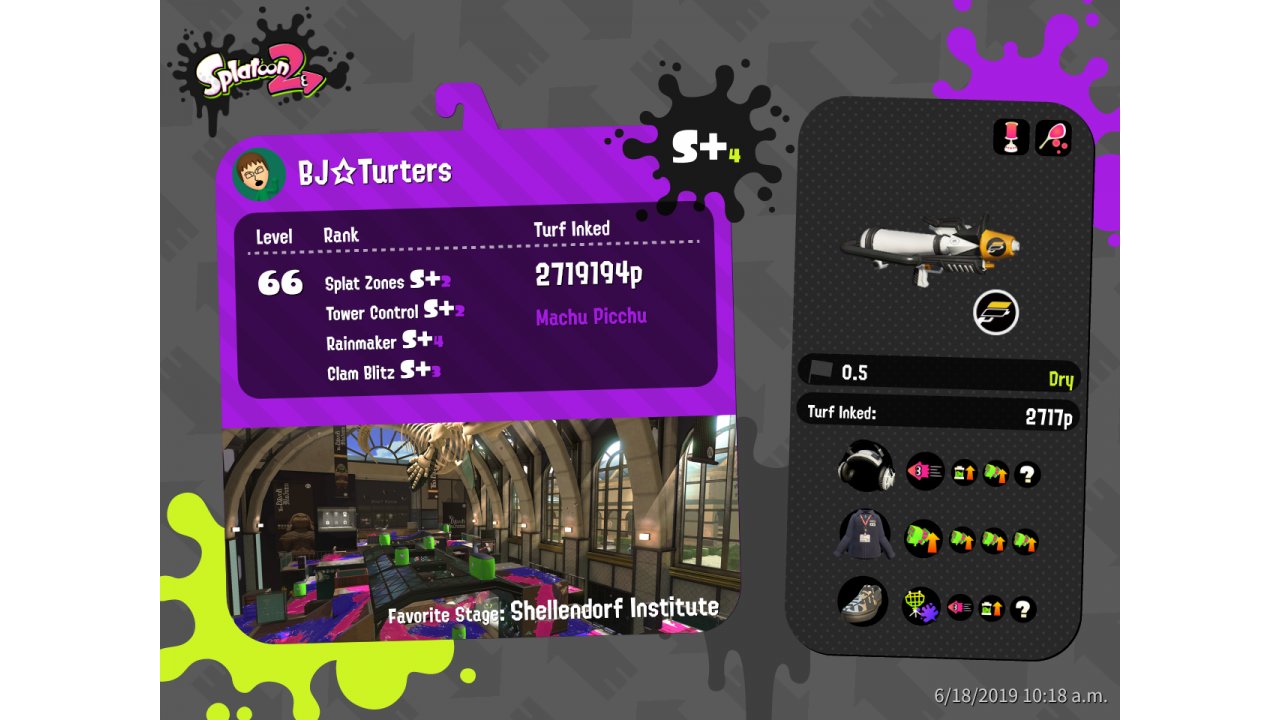This screenshot has width=1280, height=720.
Task: Click the BJ☆Turters Mii avatar
Action: click(x=259, y=175)
